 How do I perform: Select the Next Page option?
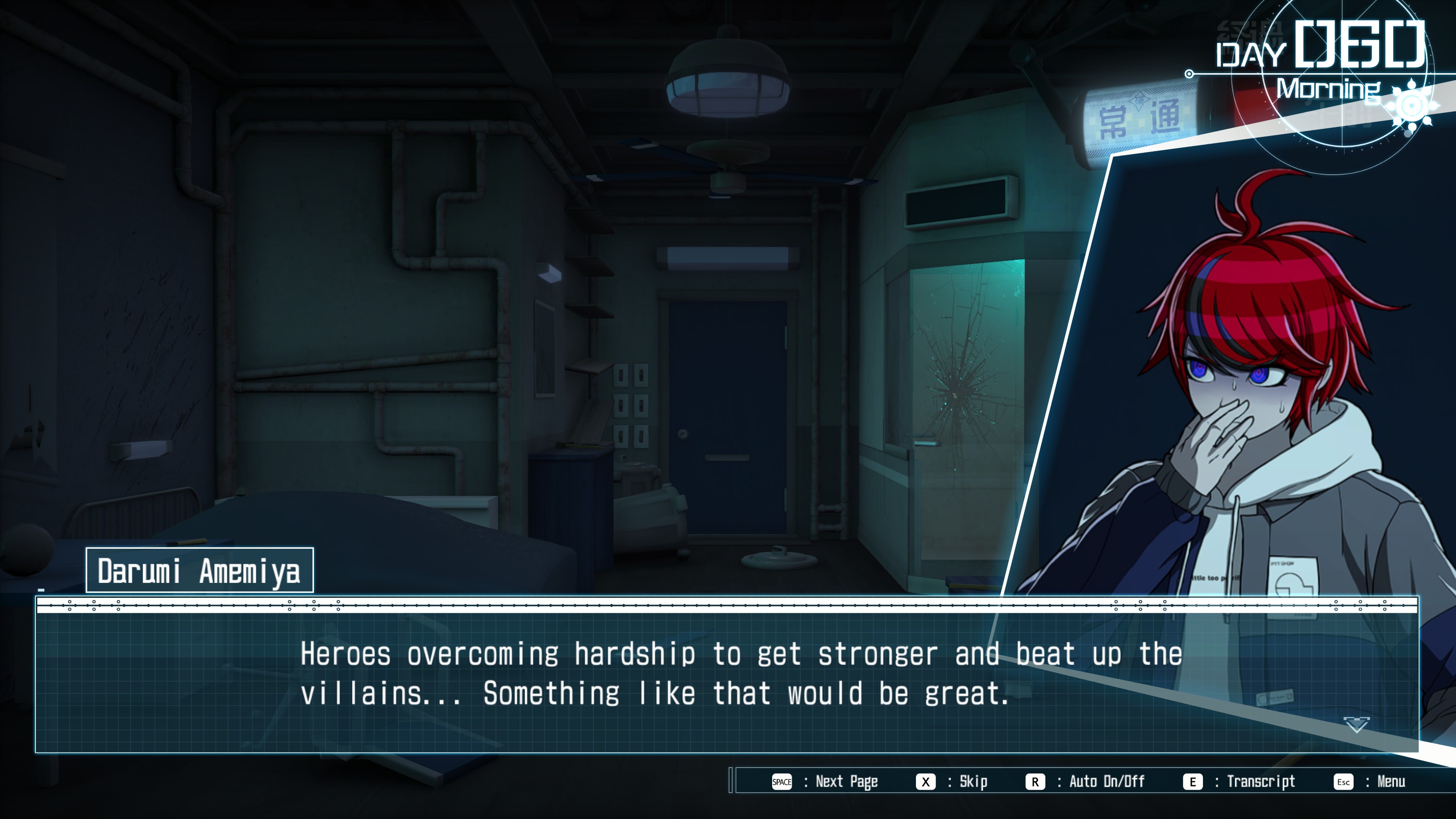pyautogui.click(x=824, y=782)
